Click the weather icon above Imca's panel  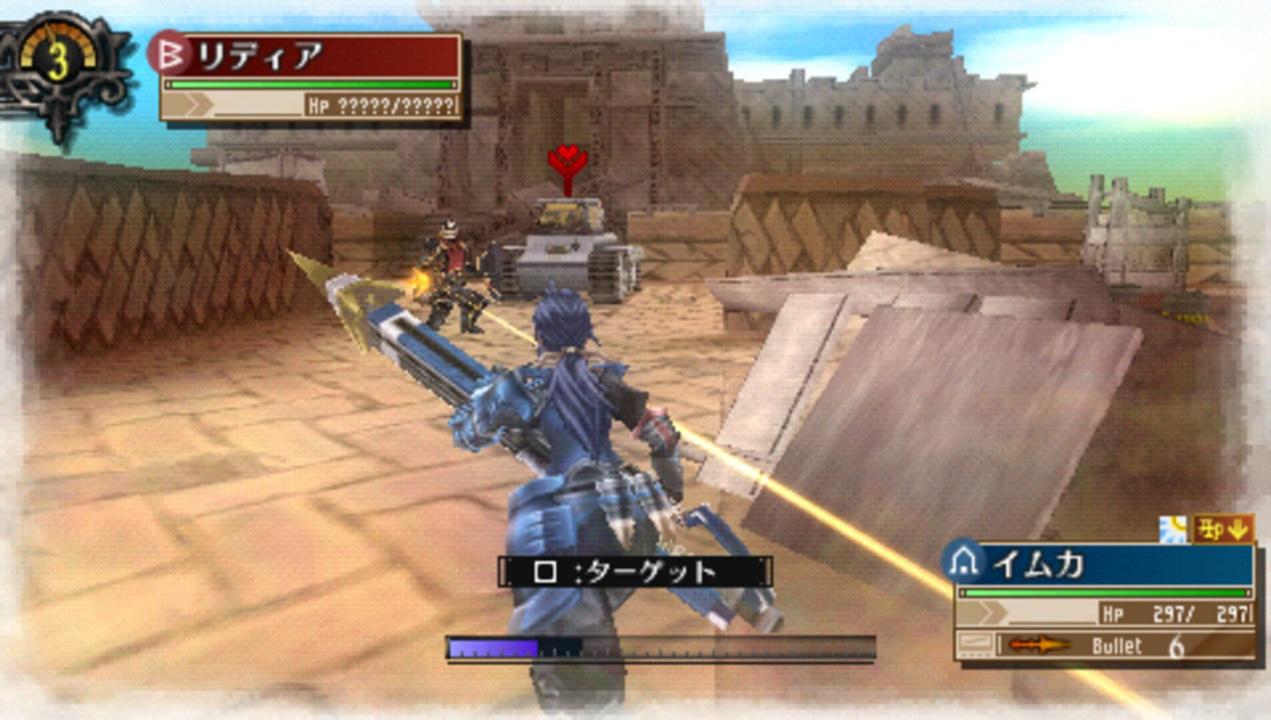pos(1173,529)
